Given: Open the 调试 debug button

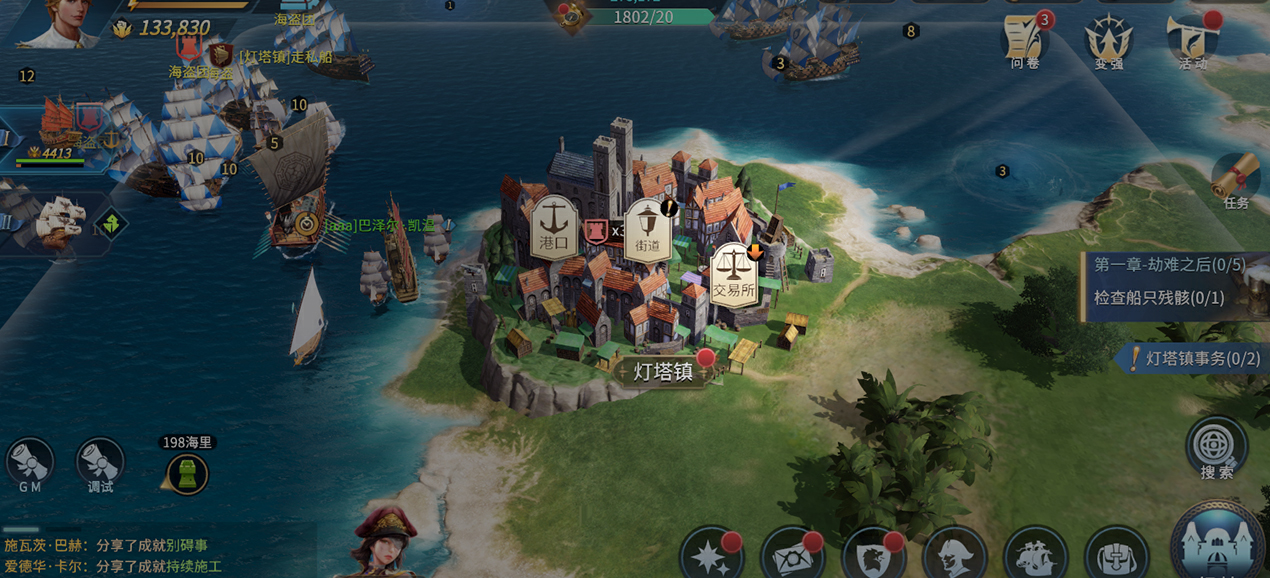Looking at the screenshot, I should pos(100,464).
